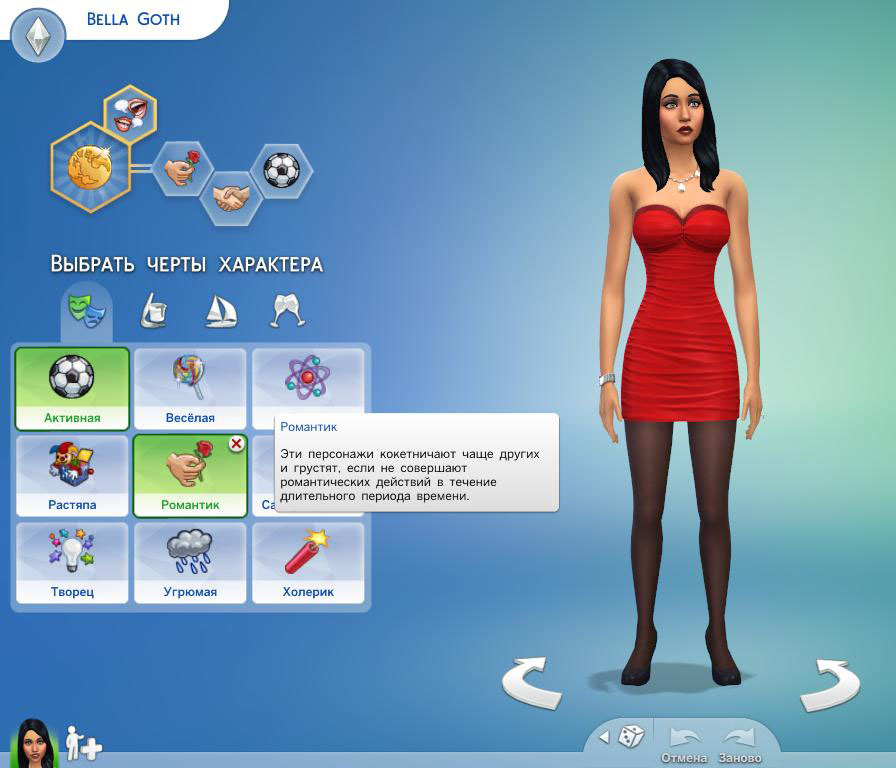Pick the Растяпа jester trait
This screenshot has width=896, height=768.
coord(72,475)
